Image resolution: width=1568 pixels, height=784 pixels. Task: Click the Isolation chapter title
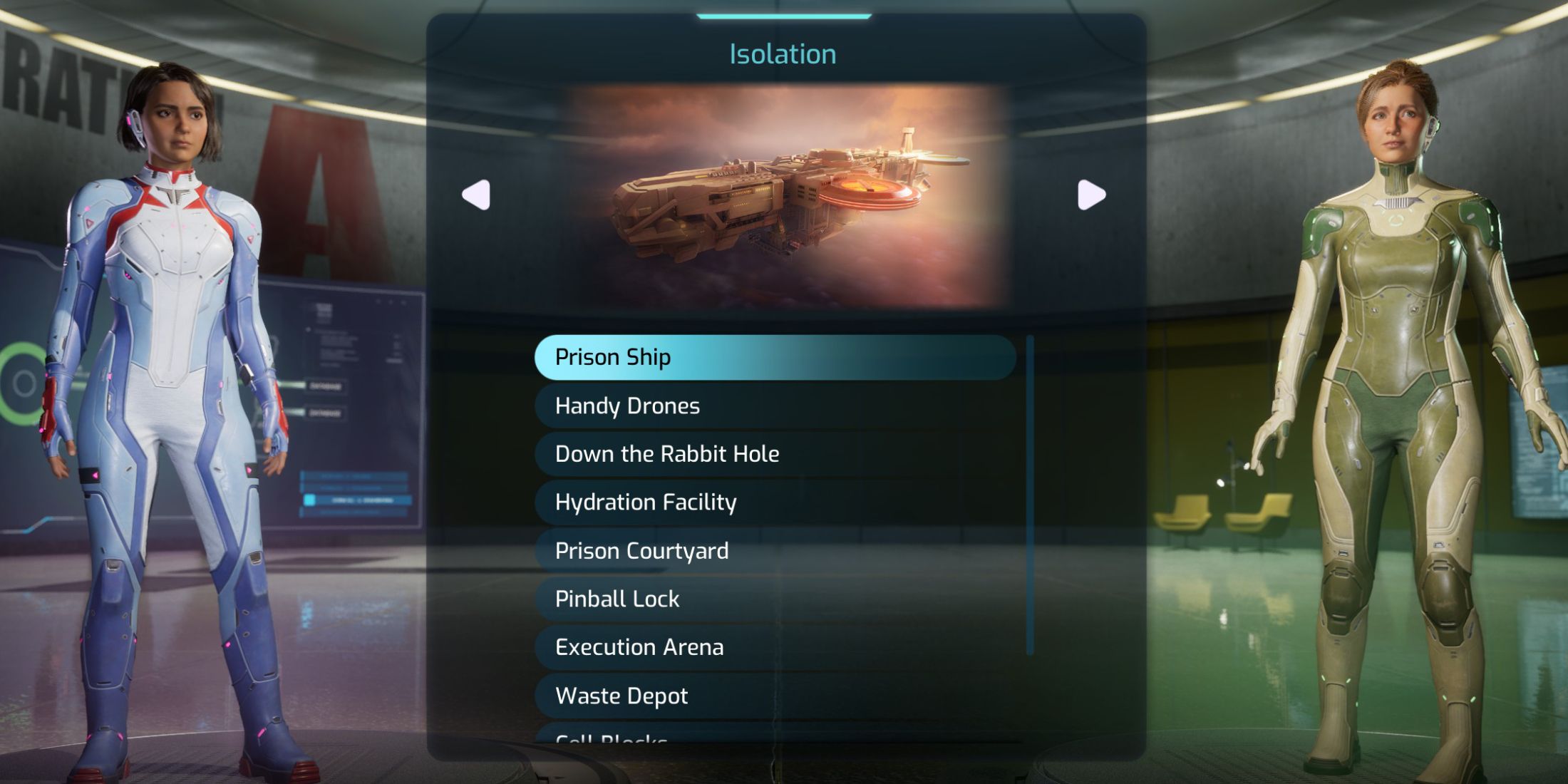click(782, 53)
